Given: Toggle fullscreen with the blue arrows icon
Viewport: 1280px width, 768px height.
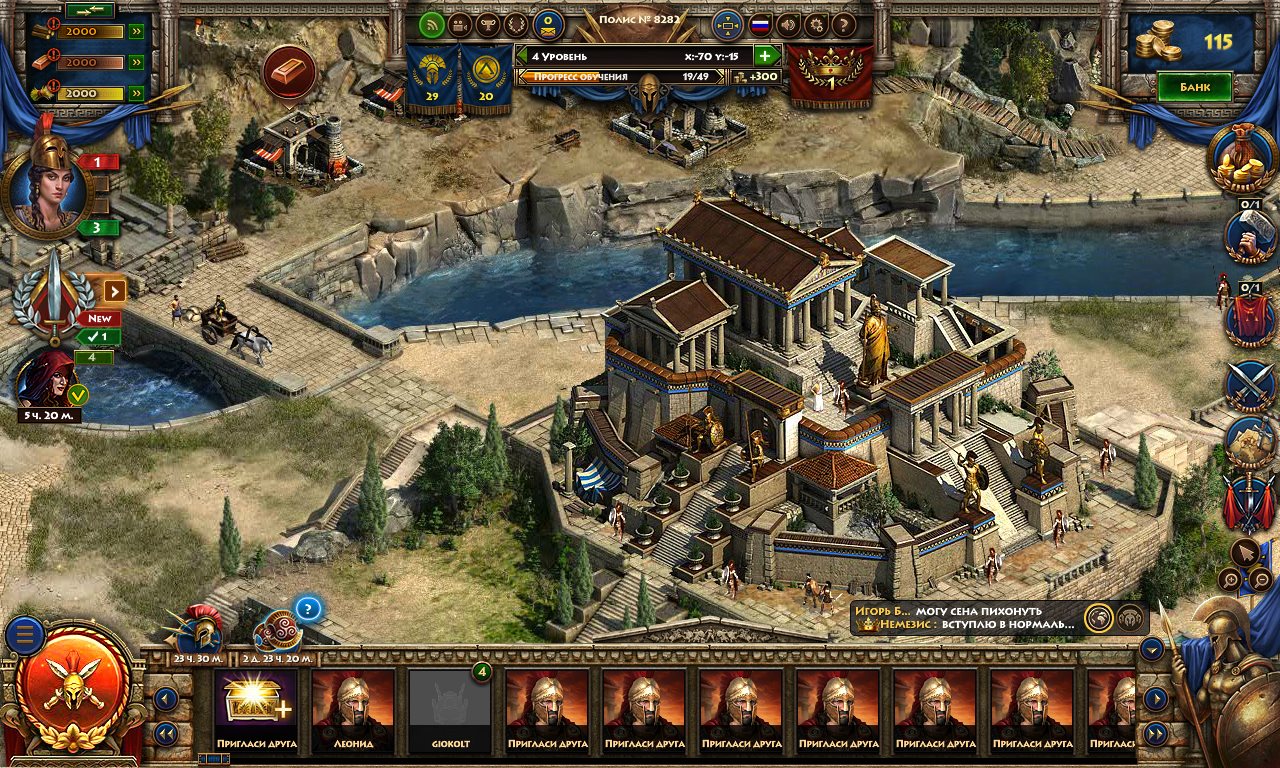Looking at the screenshot, I should 727,24.
